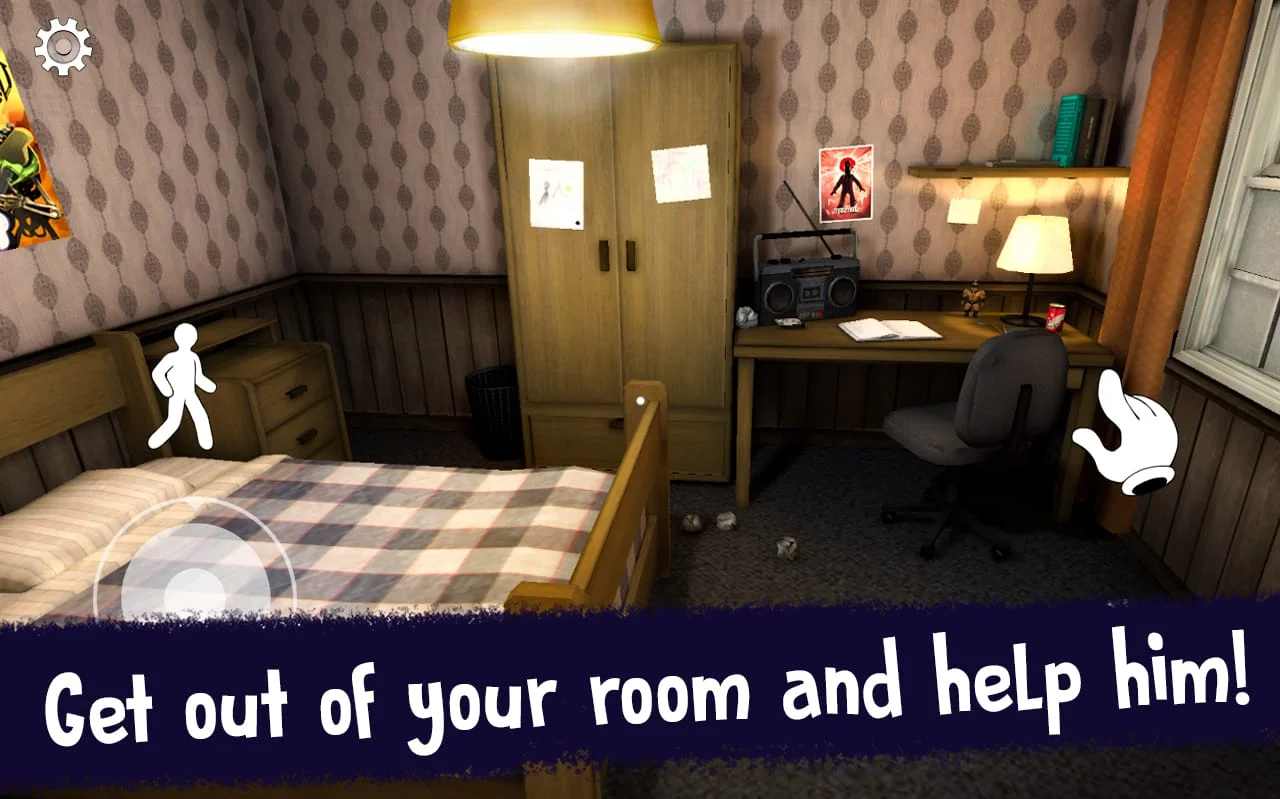
Task: Tap the poster in the top-left corner
Action: coord(30,150)
